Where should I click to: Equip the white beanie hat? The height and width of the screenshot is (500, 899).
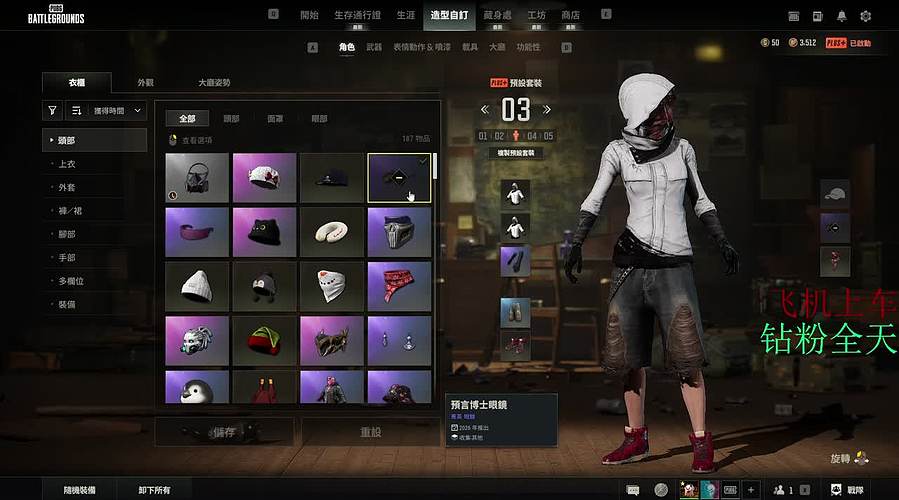coord(197,286)
